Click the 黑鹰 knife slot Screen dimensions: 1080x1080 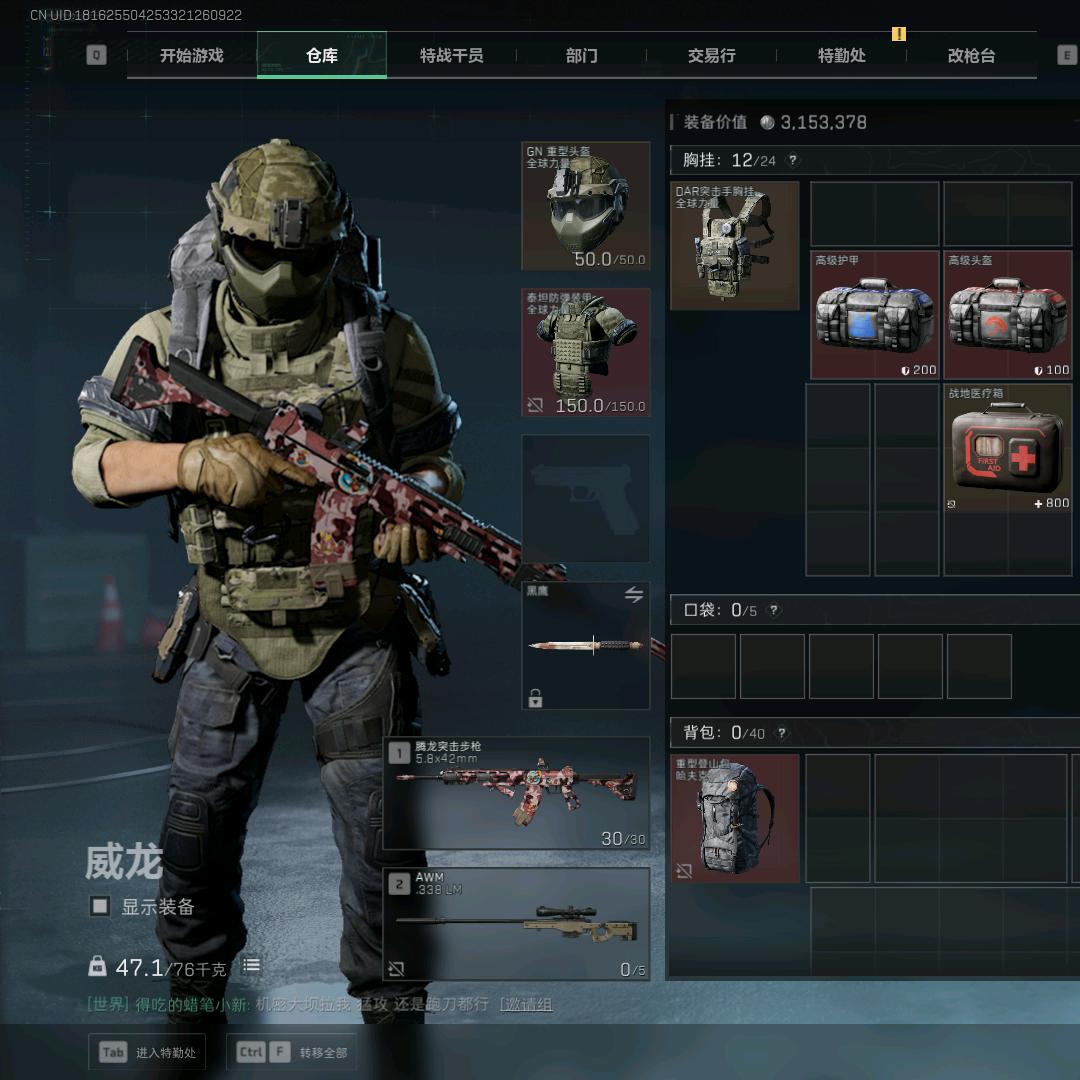point(586,646)
